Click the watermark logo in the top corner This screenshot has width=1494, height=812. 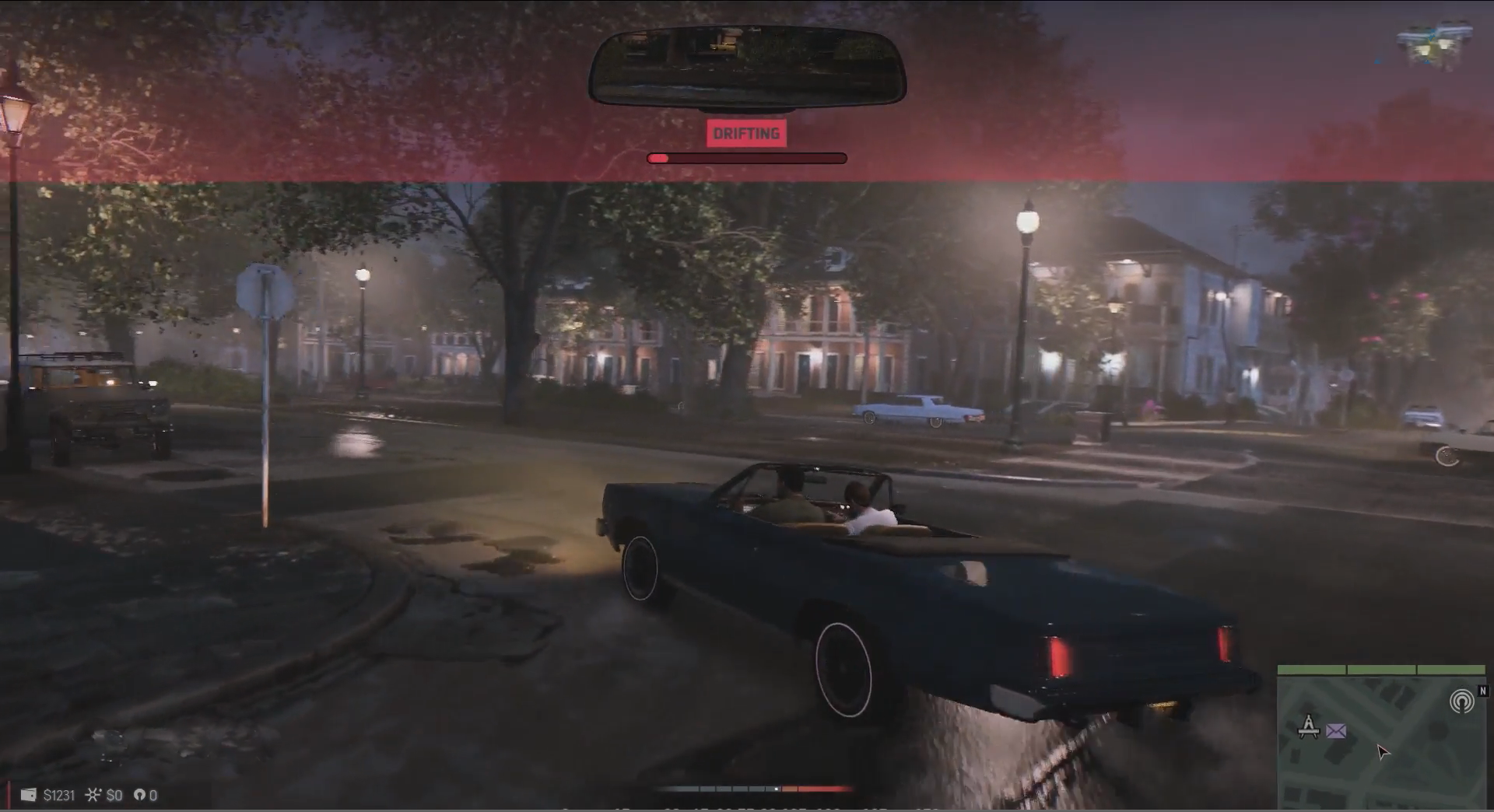point(1434,44)
